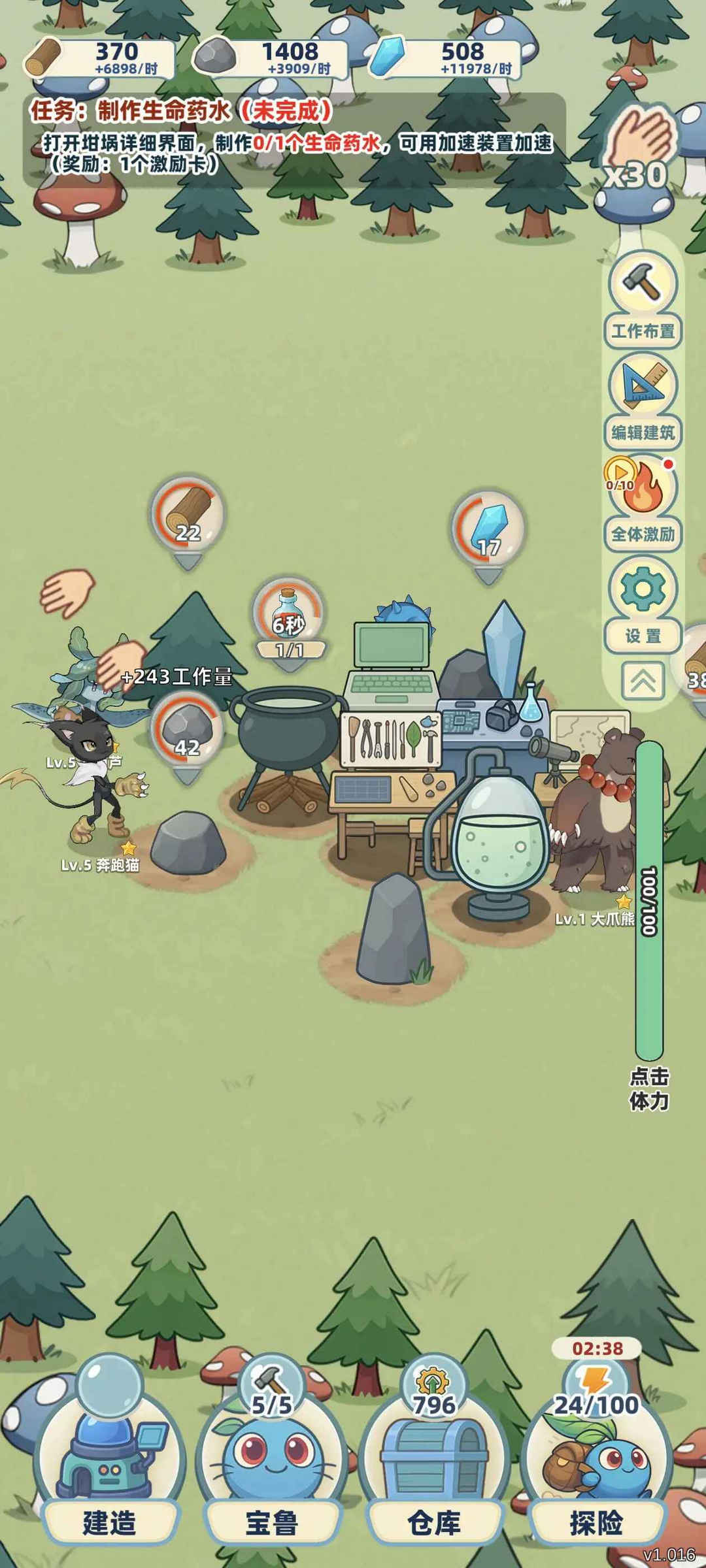
Task: Collect the wood log bubble showing 22
Action: [x=188, y=516]
